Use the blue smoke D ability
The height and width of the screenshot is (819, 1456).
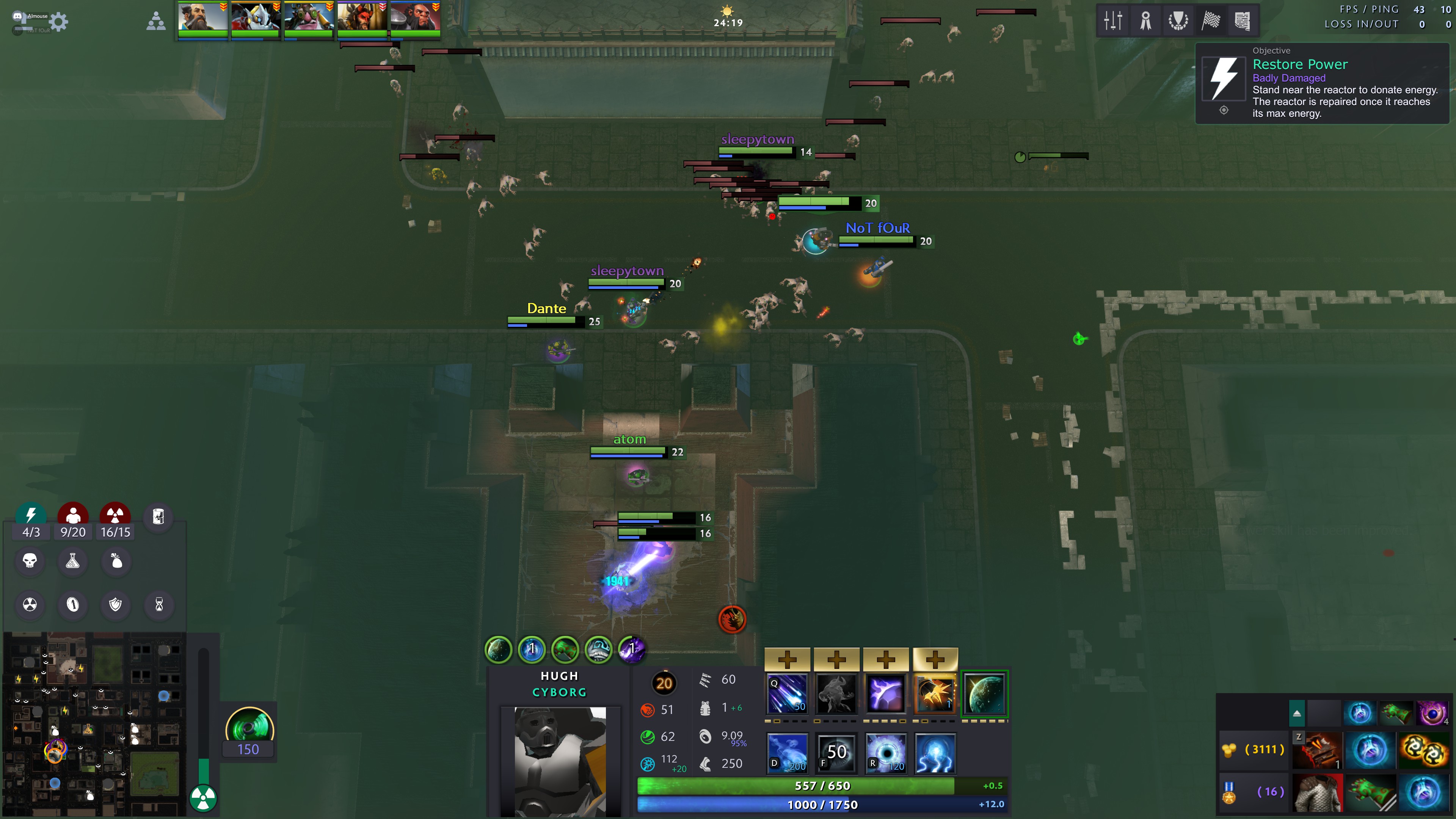(x=787, y=753)
